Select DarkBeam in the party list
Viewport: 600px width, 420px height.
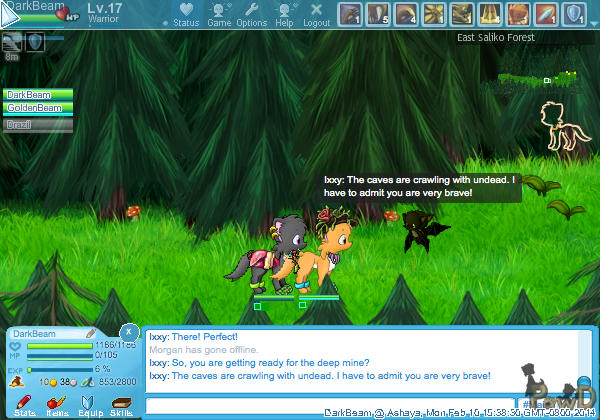(38, 94)
